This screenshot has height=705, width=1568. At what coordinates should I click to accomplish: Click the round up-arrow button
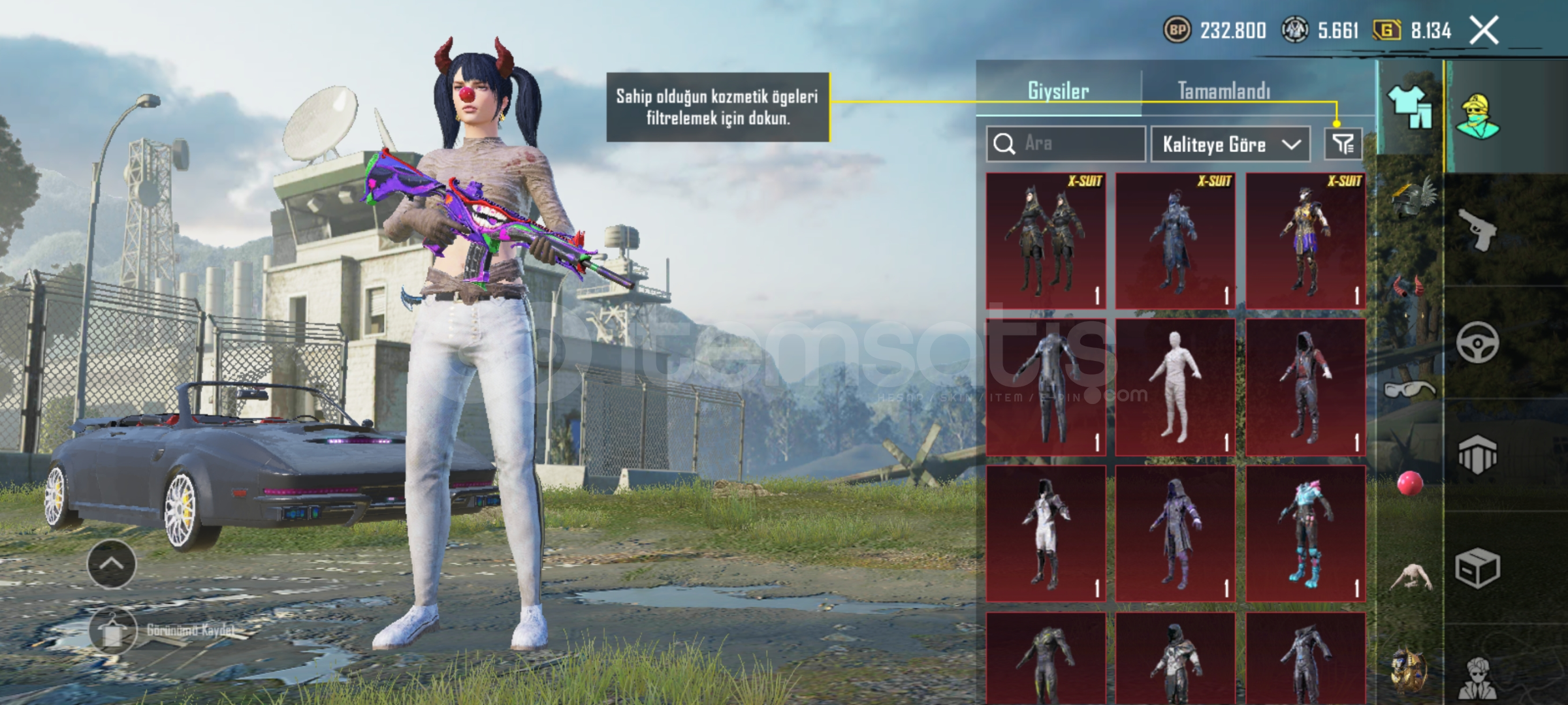pyautogui.click(x=112, y=563)
